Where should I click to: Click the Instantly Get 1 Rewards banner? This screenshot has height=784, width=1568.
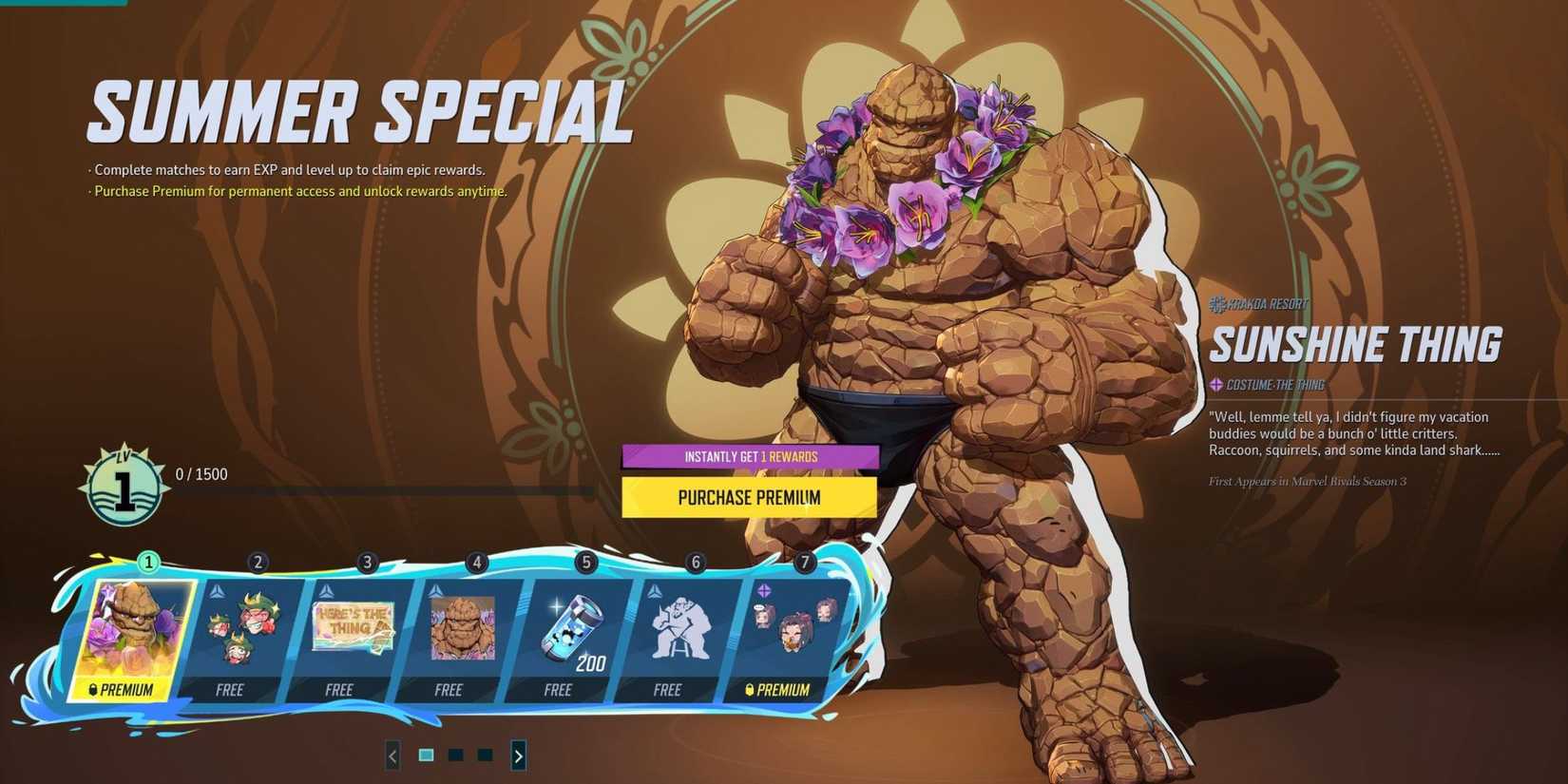pos(750,456)
